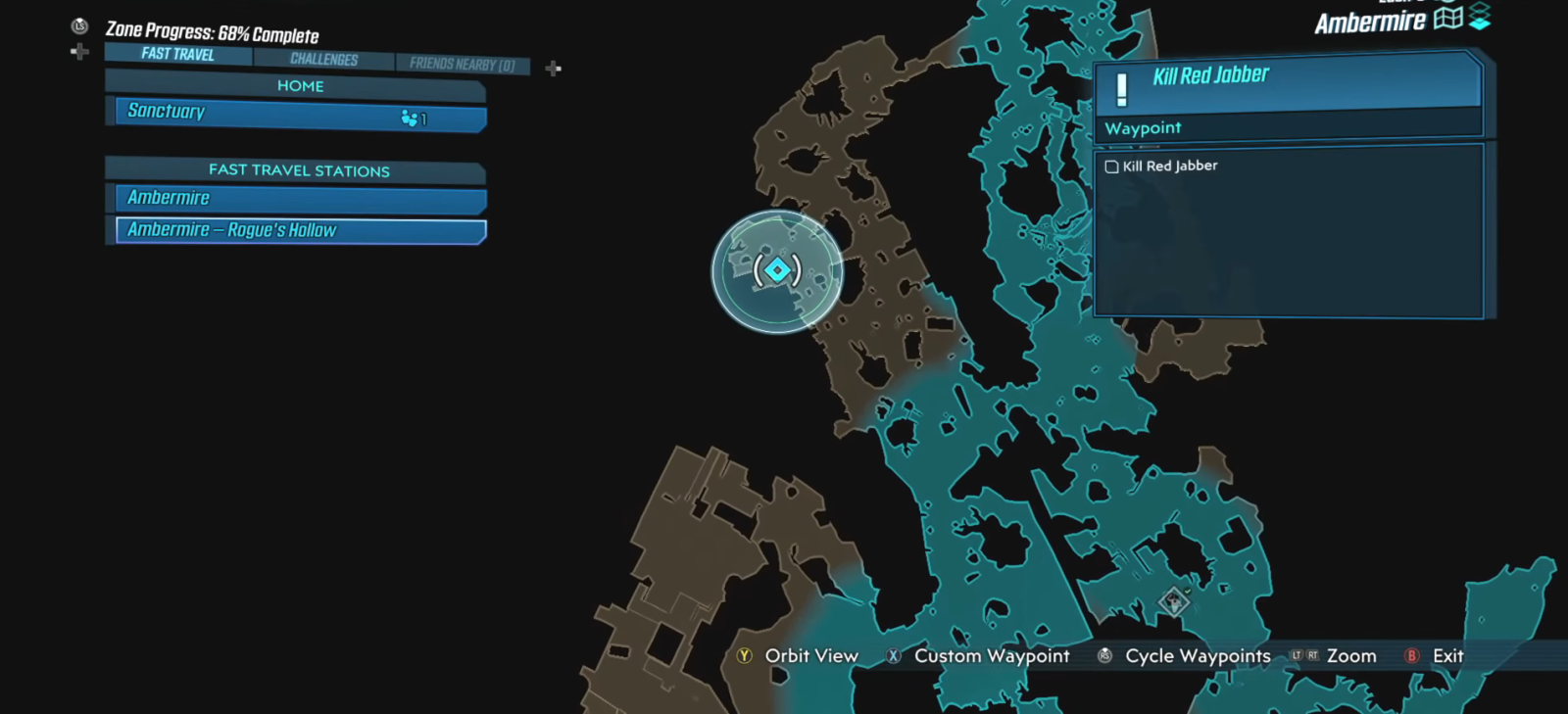Toggle the Kill Red Jabber objective checkbox

point(1111,167)
